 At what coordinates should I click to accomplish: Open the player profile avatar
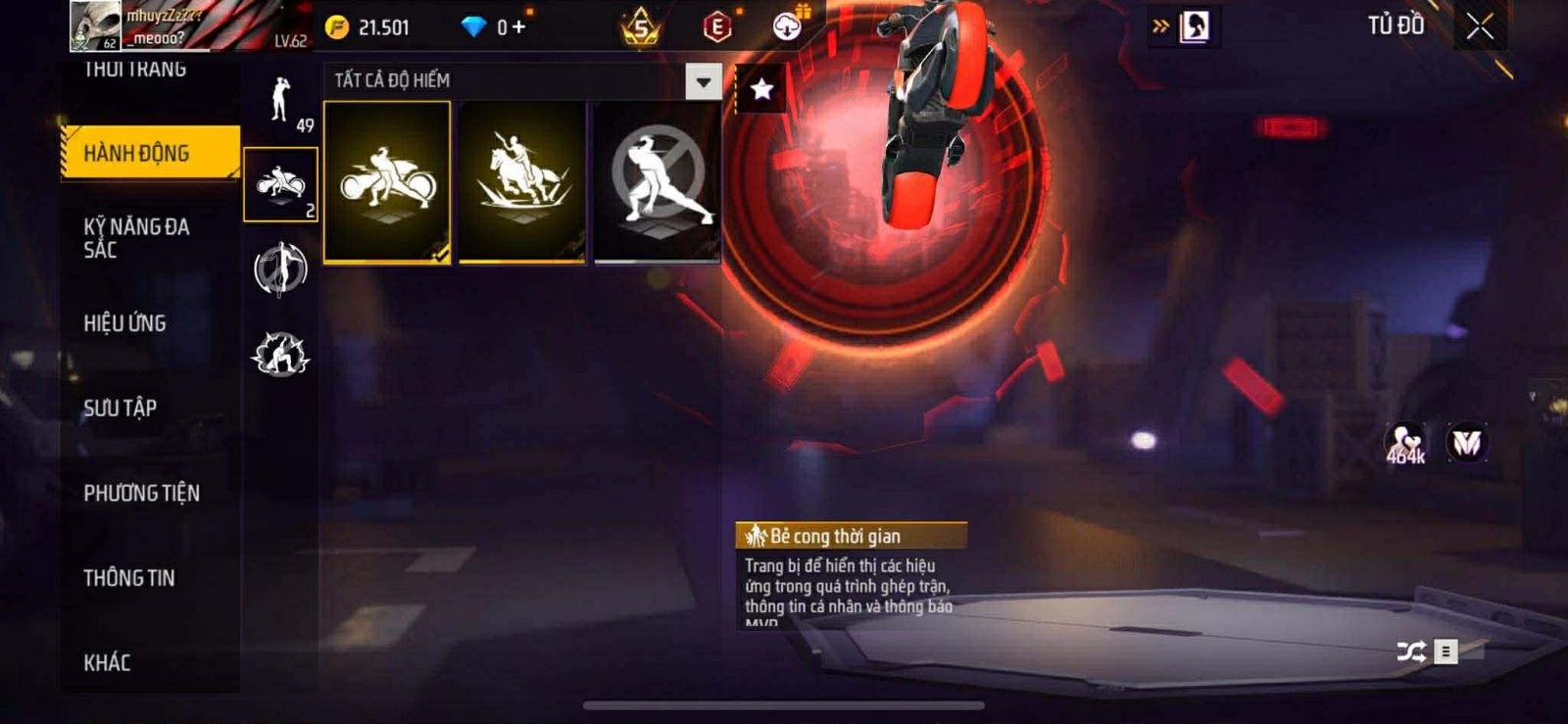tap(95, 25)
